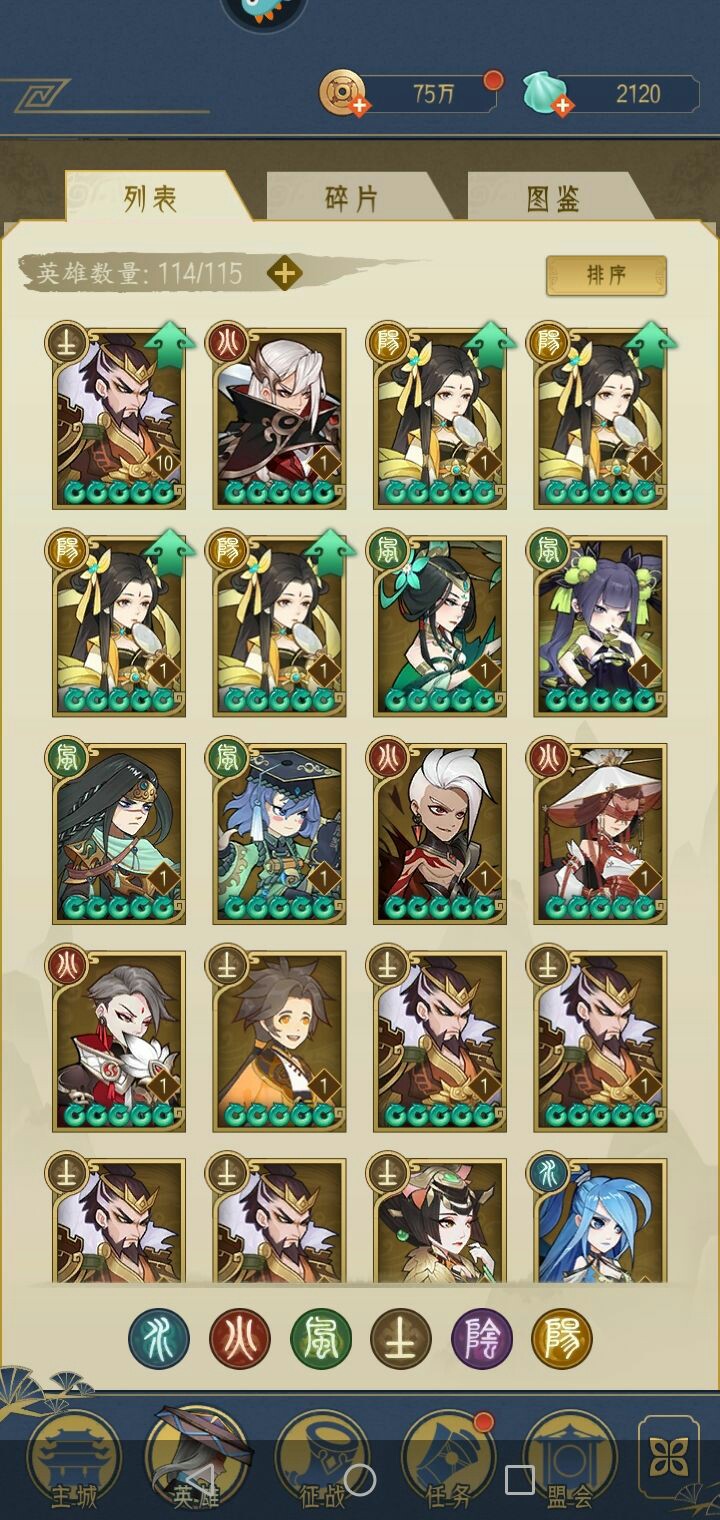Filter heroes by earth element
The height and width of the screenshot is (1520, 720).
(401, 1339)
